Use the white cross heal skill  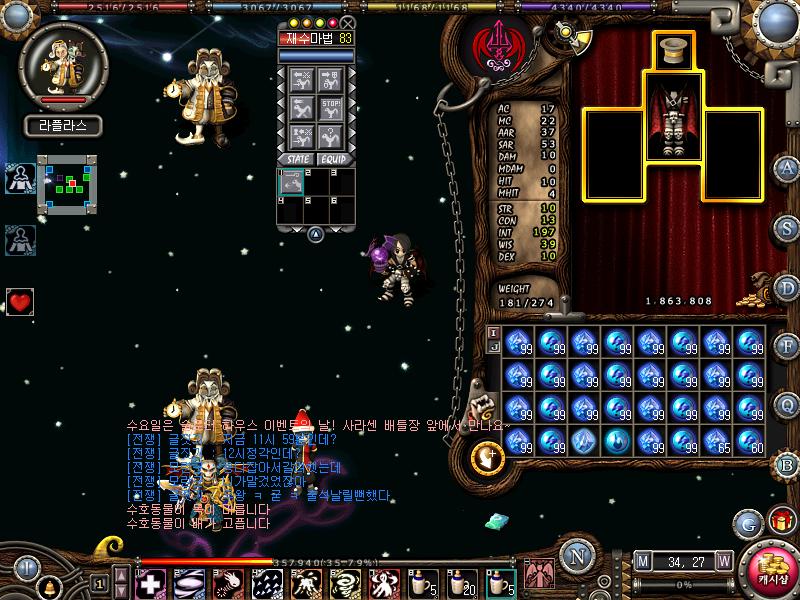[151, 582]
